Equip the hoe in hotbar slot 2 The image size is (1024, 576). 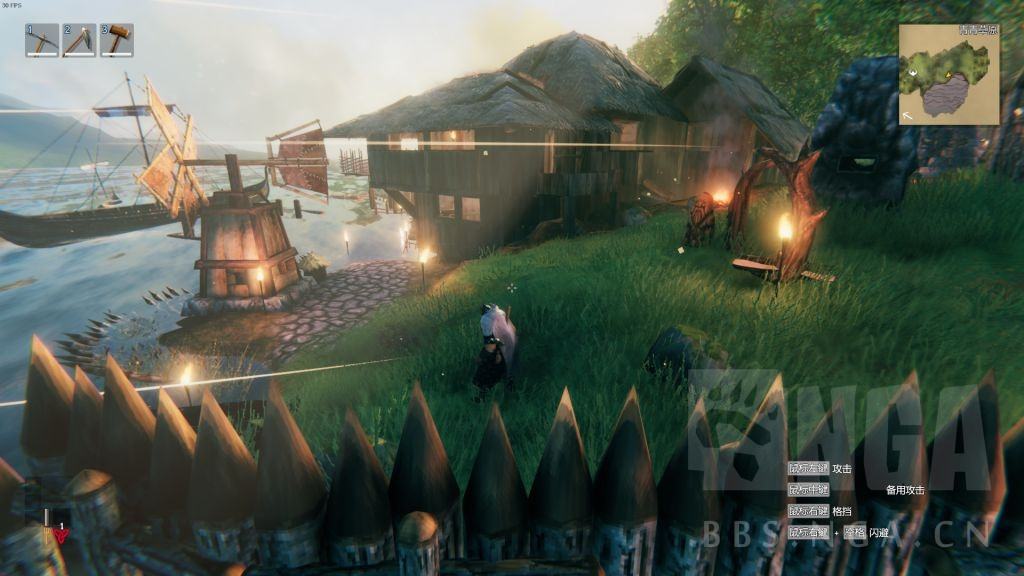79,40
